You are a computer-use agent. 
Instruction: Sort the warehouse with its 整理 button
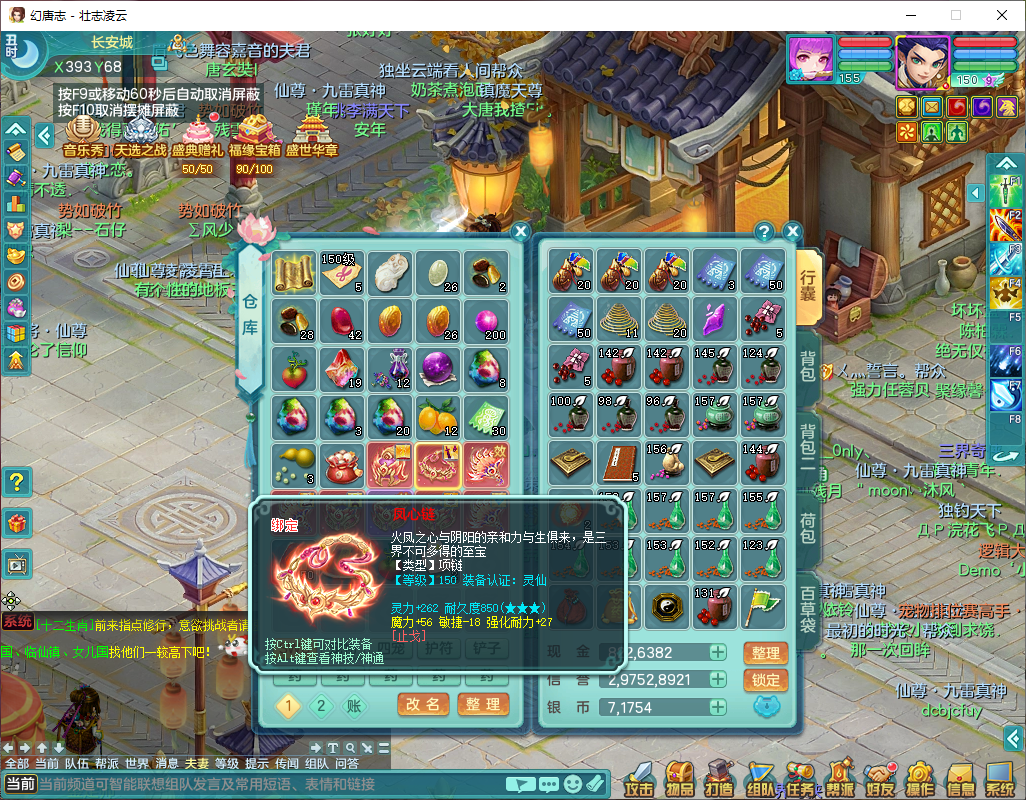[x=483, y=704]
